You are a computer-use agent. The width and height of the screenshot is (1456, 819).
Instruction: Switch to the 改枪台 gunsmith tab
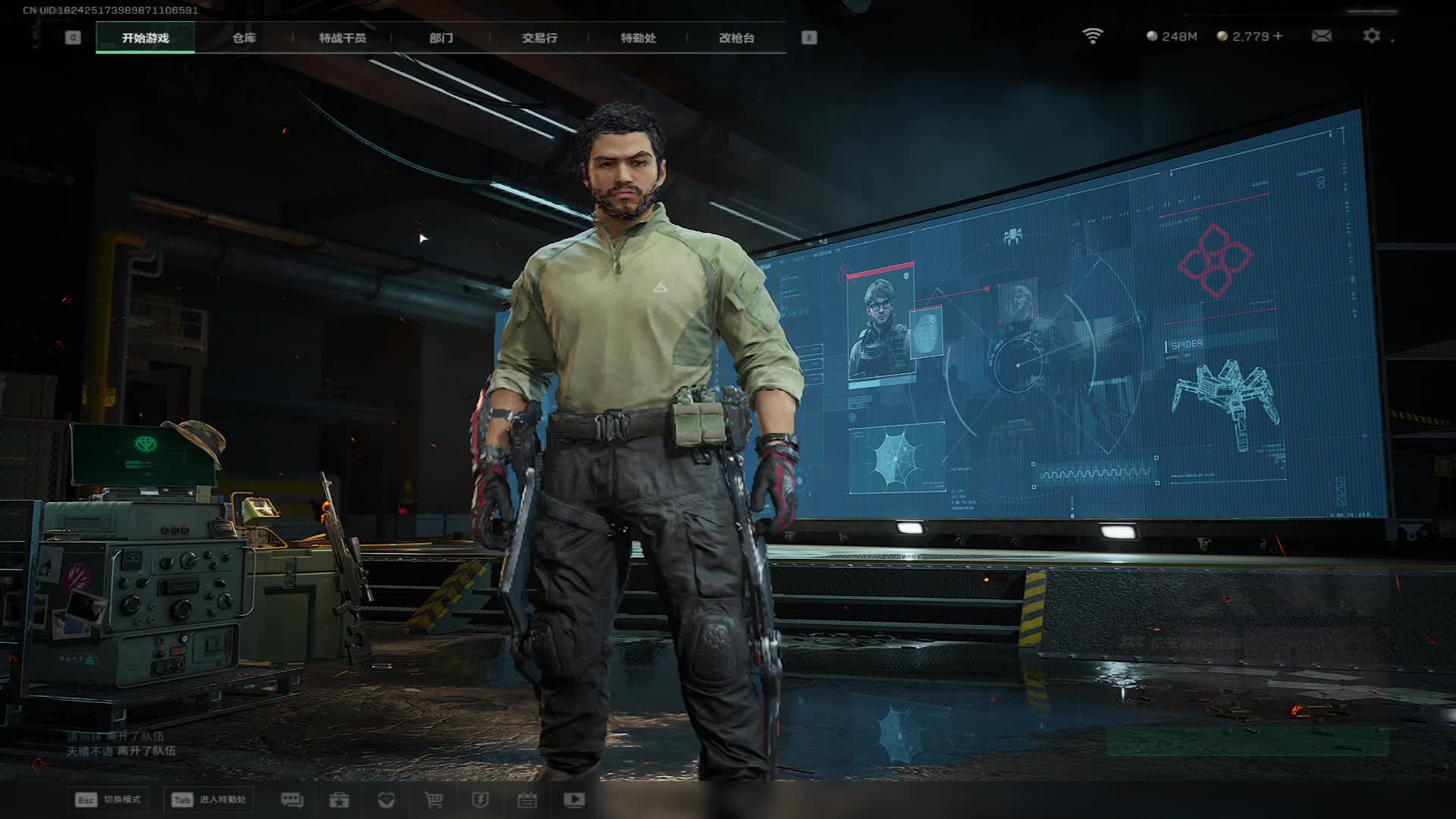click(x=736, y=38)
